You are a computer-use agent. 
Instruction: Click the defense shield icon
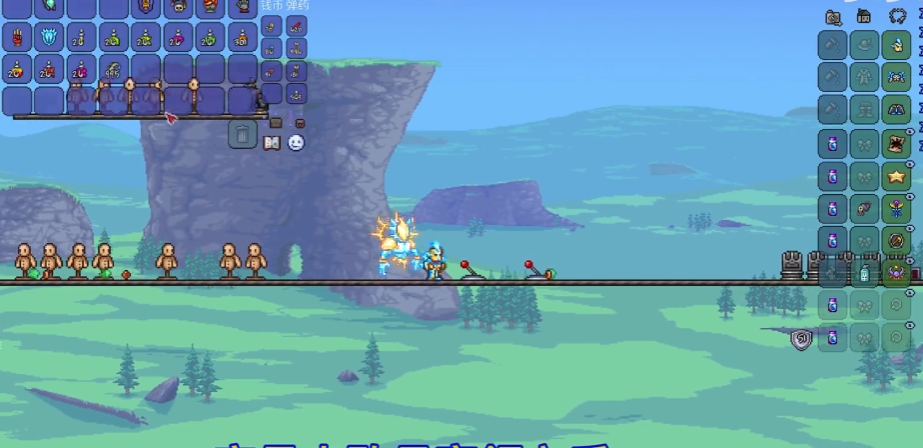pos(801,340)
